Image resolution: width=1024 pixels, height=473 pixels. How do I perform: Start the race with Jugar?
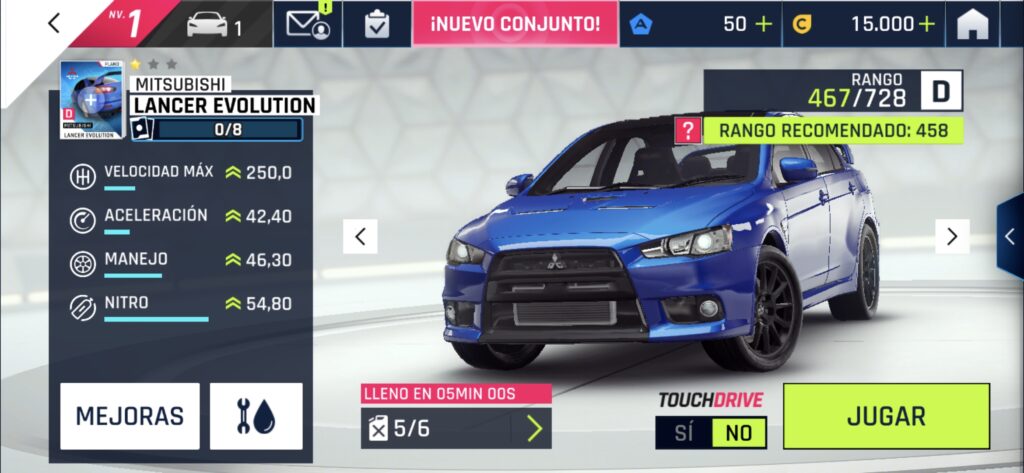[886, 416]
